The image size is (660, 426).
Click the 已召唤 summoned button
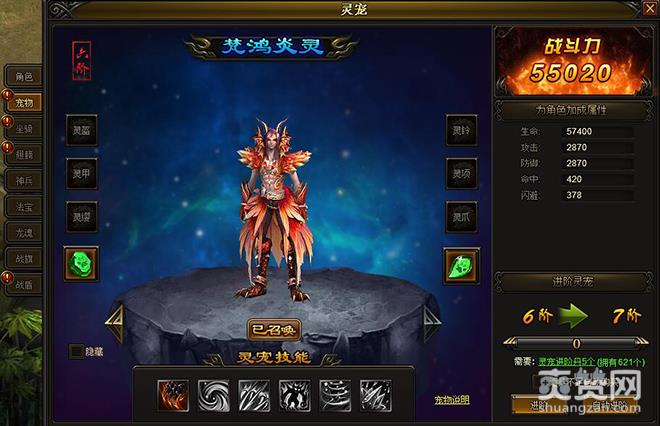click(x=273, y=329)
